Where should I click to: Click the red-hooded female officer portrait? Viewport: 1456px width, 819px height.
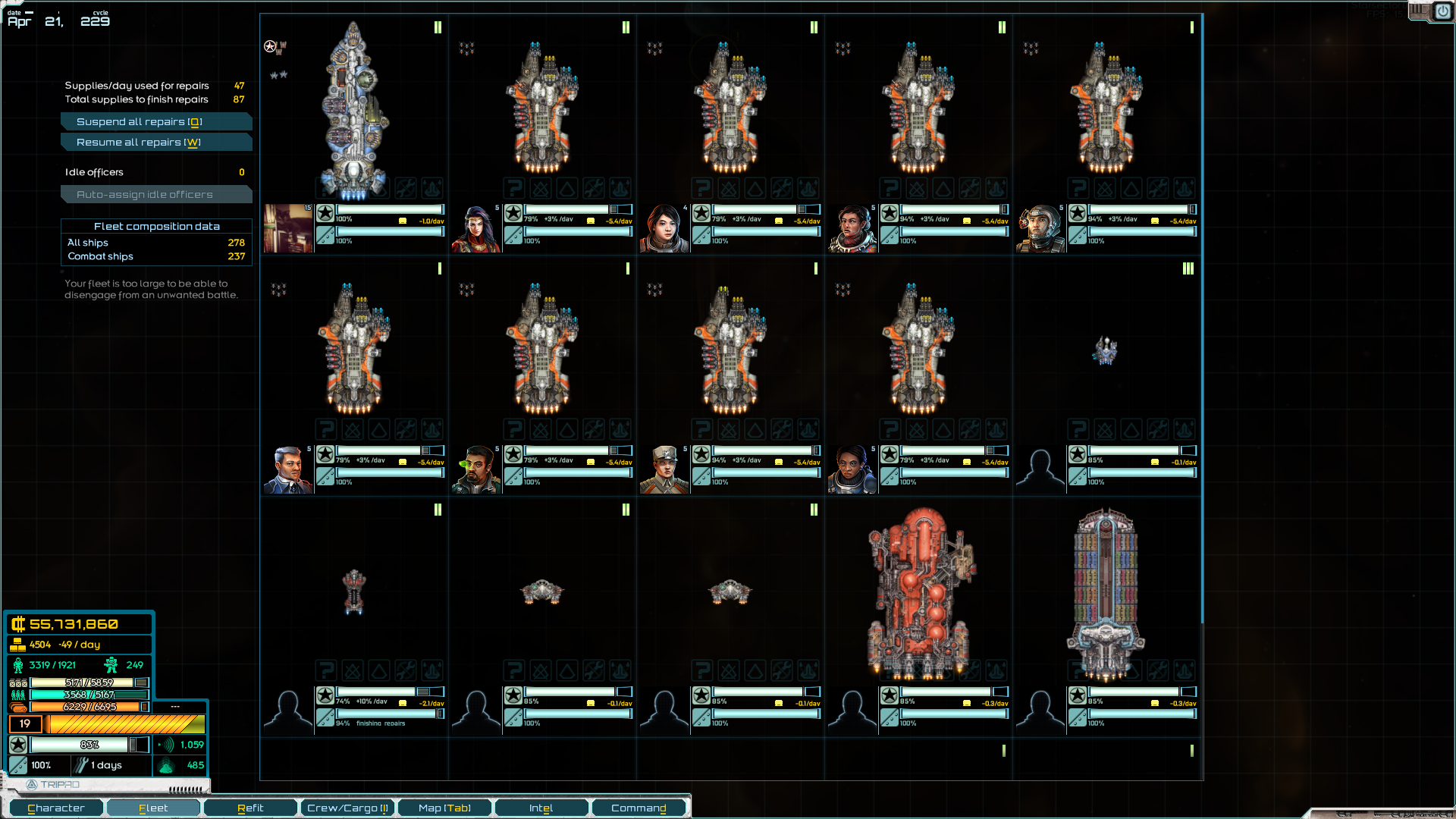tap(476, 228)
